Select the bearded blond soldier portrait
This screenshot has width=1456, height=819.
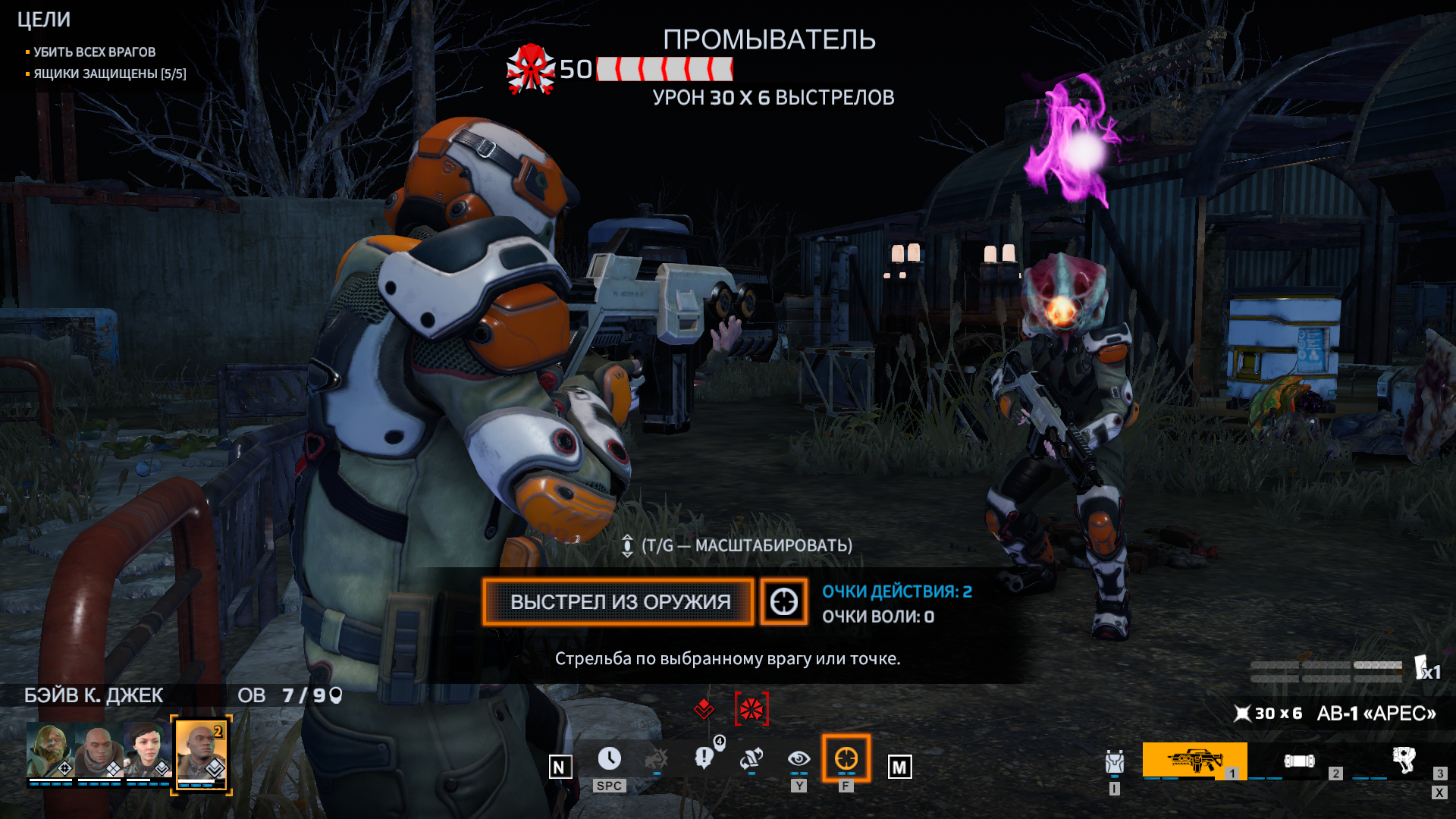[49, 750]
